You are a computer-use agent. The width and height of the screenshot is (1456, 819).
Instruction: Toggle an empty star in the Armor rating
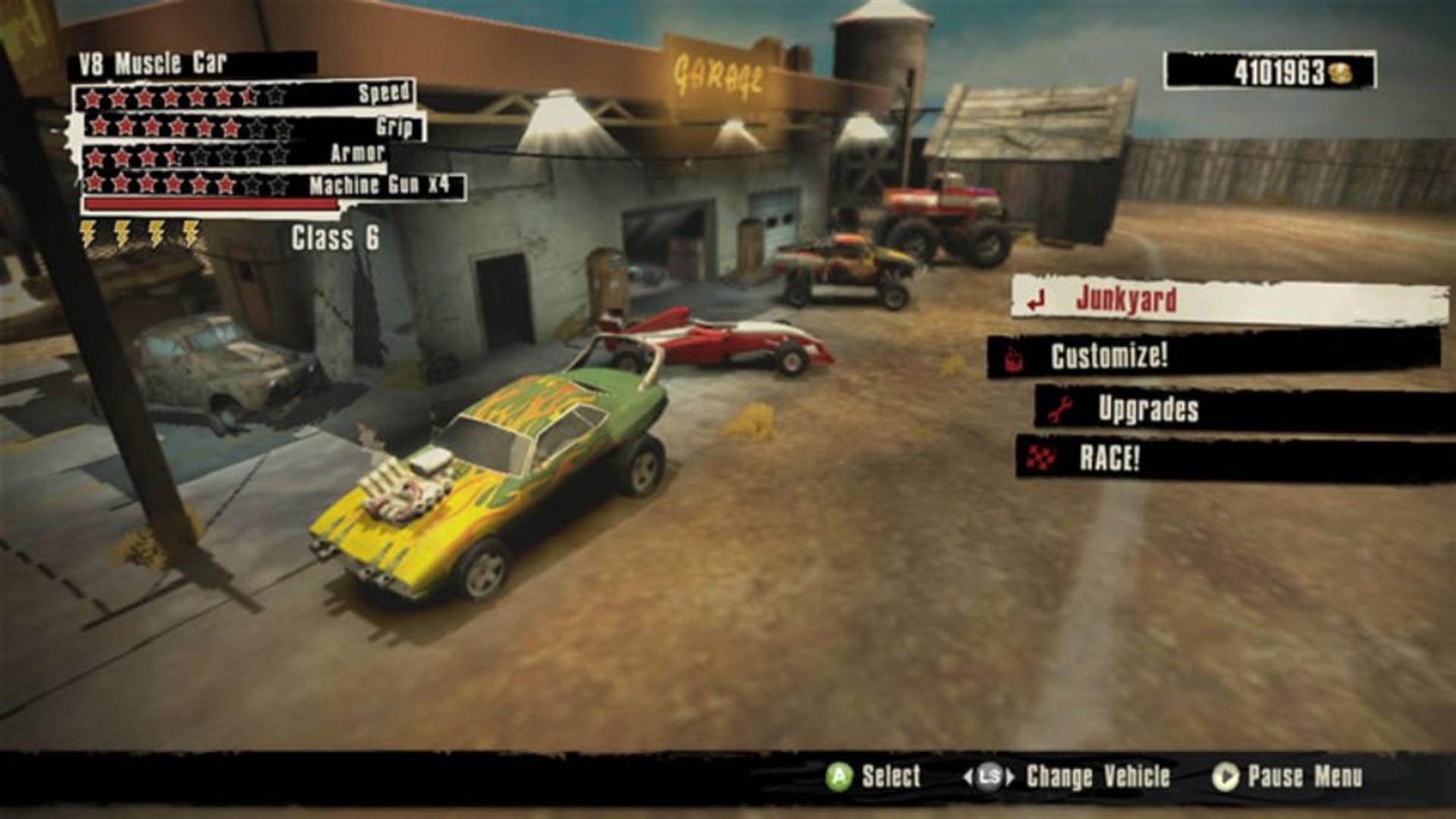202,156
